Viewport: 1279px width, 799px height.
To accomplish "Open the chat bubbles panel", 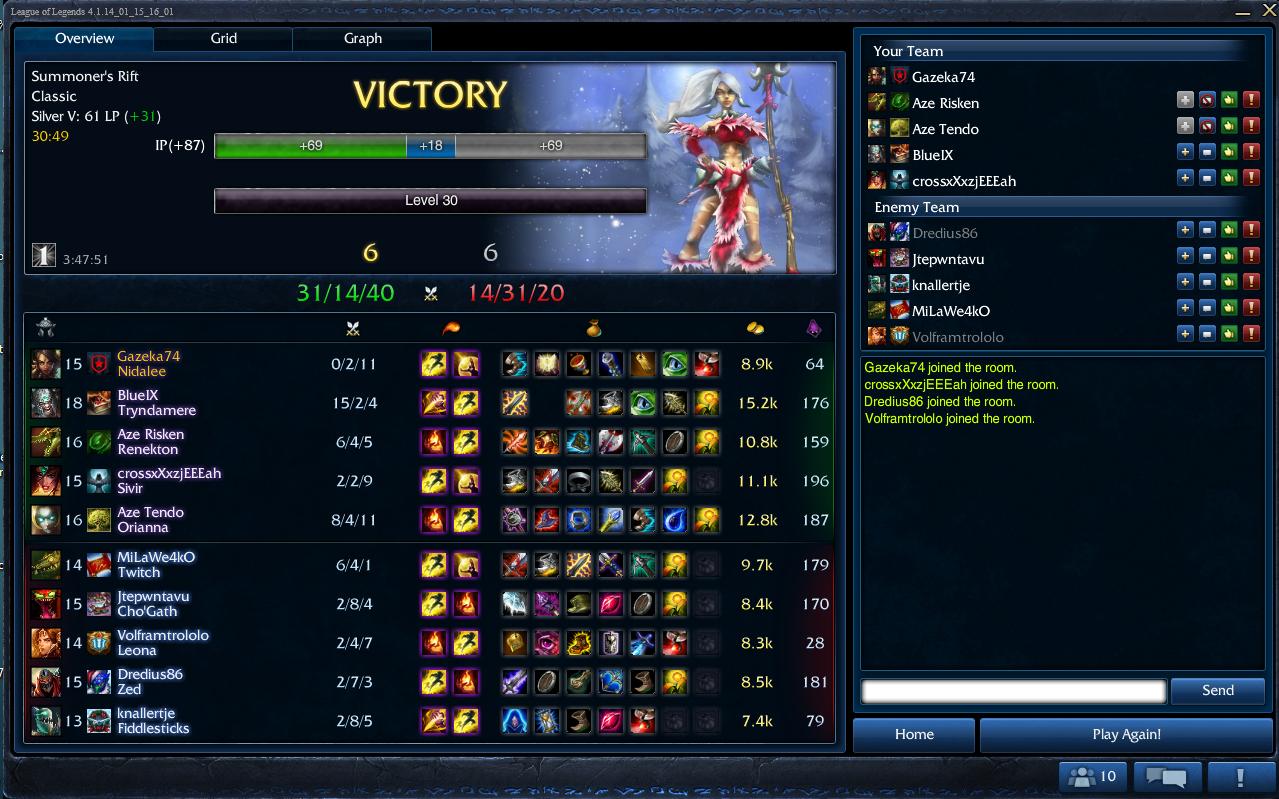I will [1166, 776].
